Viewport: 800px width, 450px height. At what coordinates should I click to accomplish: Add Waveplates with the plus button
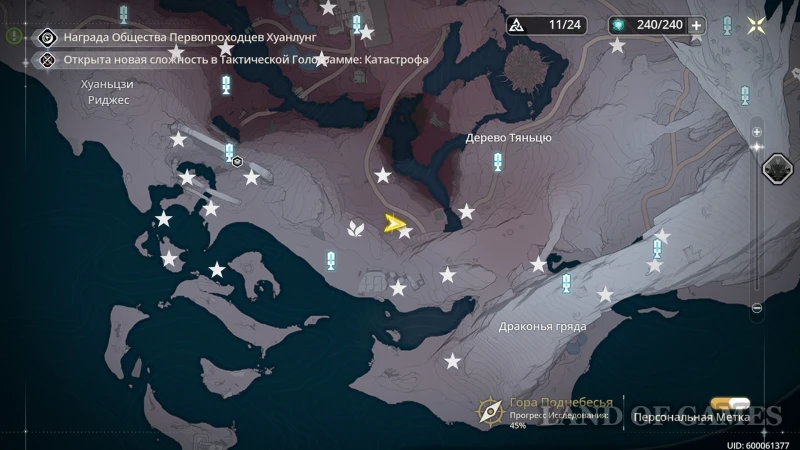(x=697, y=25)
